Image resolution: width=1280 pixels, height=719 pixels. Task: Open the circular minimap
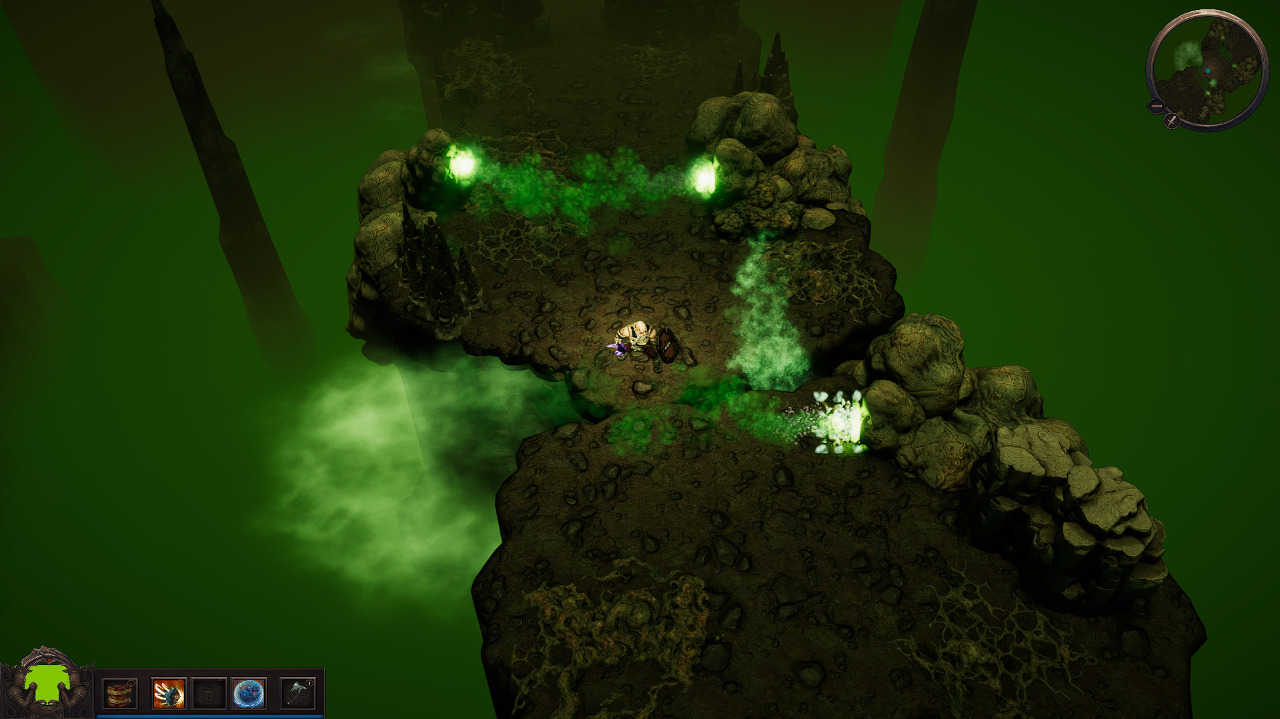pos(1207,68)
